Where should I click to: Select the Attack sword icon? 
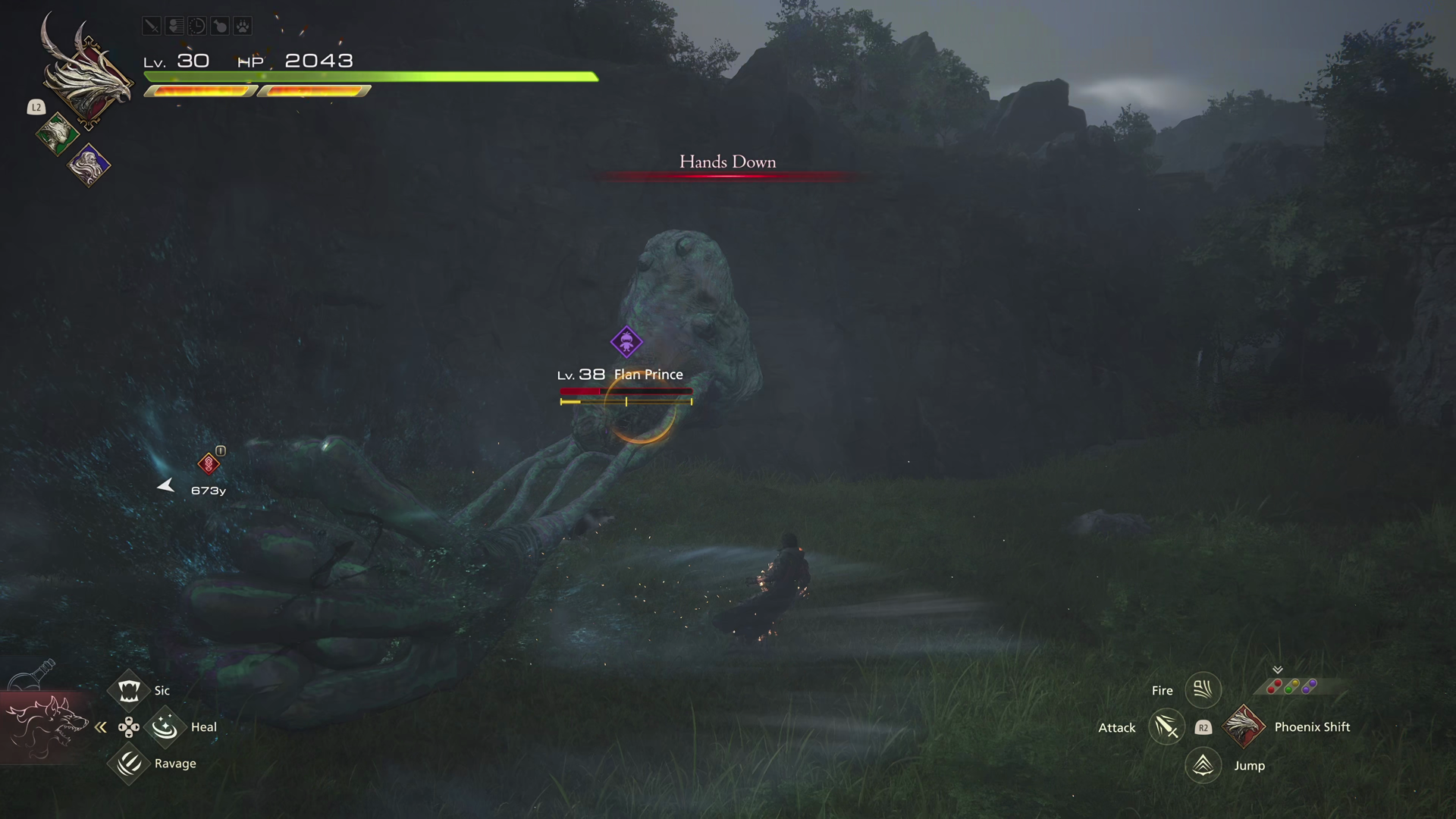click(1166, 727)
